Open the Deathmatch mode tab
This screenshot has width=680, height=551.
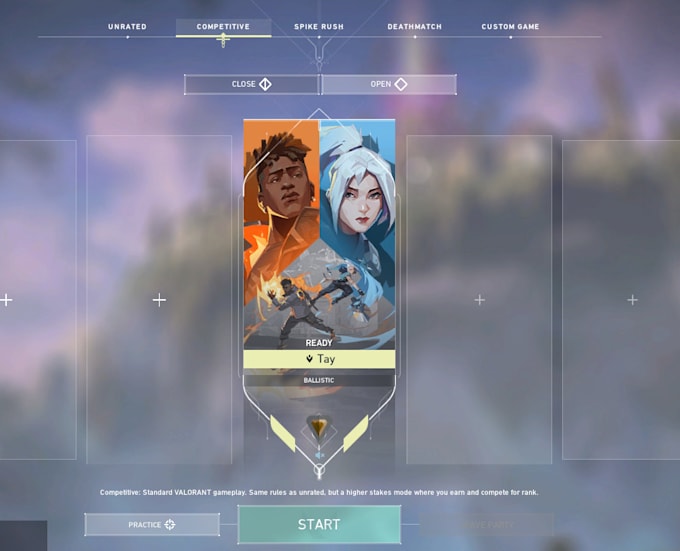414,27
